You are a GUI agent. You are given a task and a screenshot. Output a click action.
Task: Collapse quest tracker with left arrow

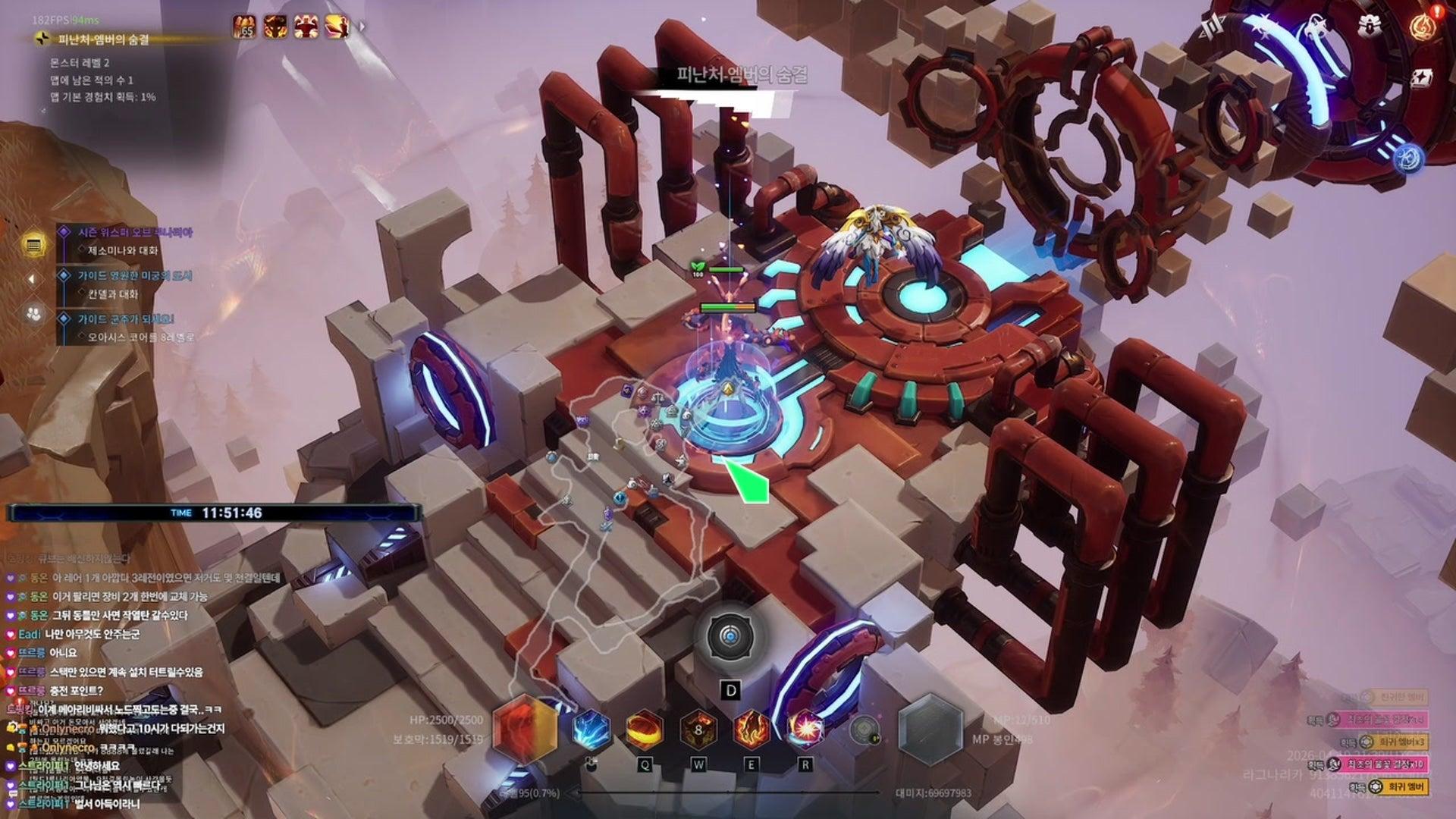point(32,279)
